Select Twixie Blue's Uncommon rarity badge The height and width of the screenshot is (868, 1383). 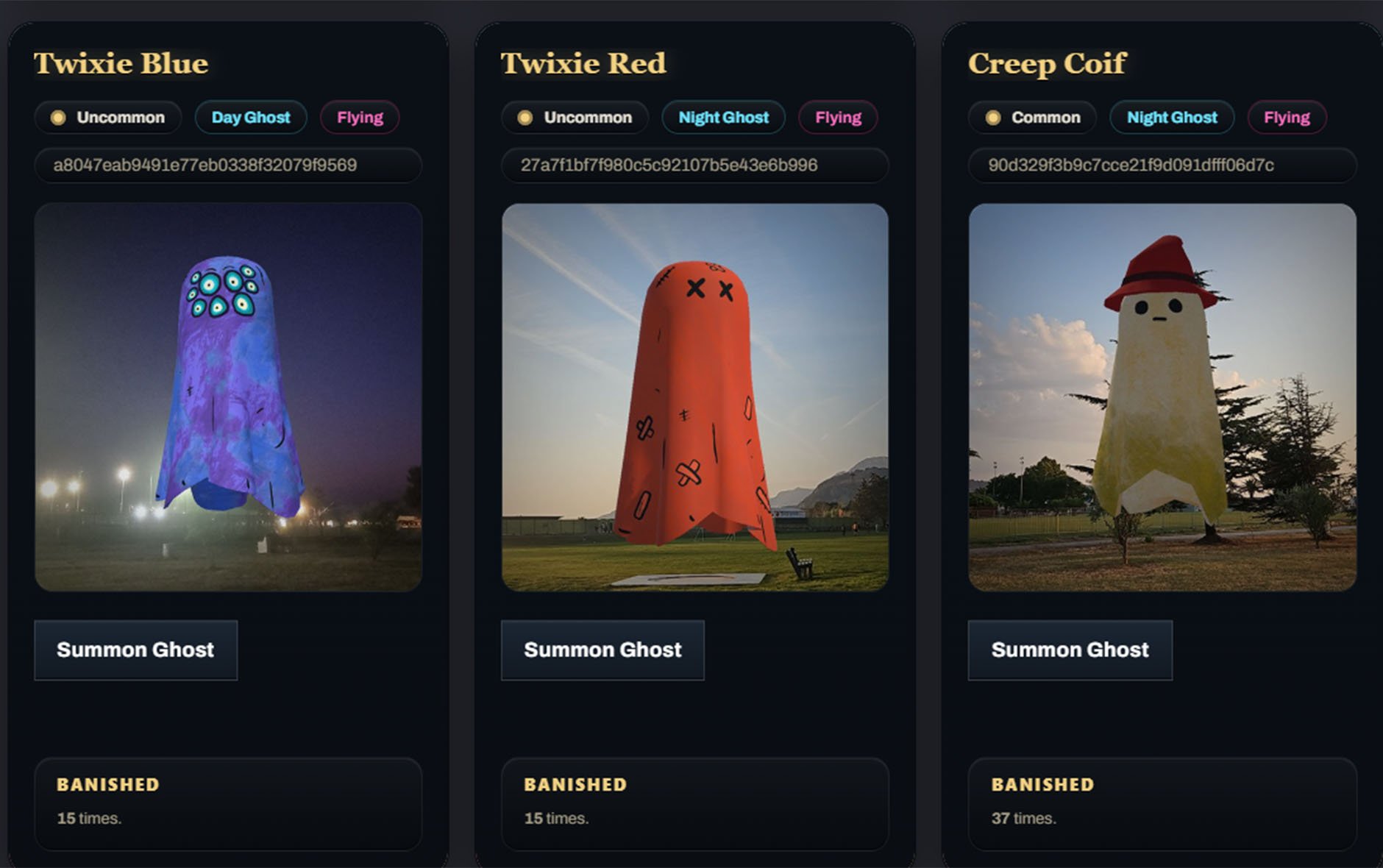point(108,118)
